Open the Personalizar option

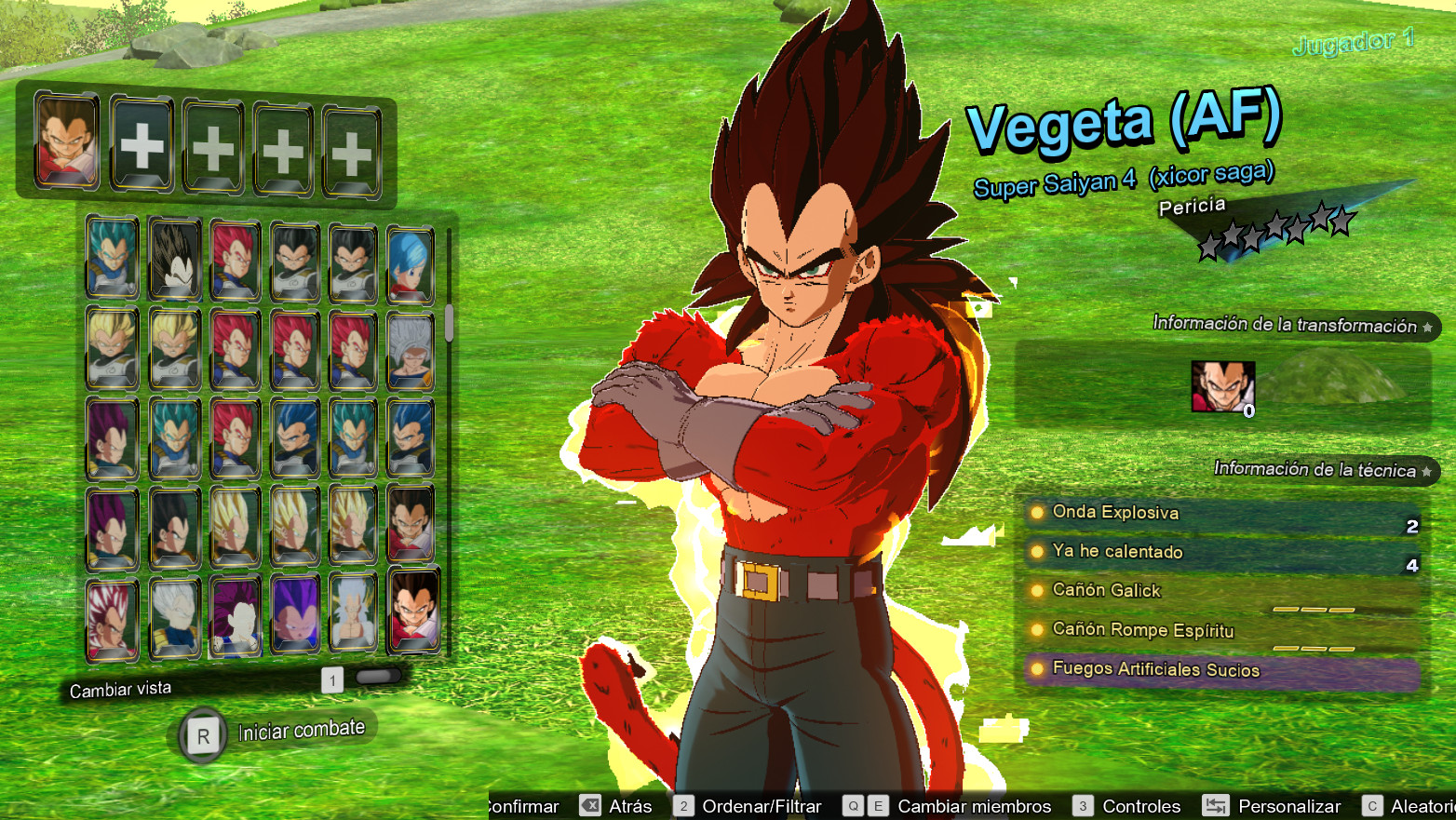(1273, 806)
